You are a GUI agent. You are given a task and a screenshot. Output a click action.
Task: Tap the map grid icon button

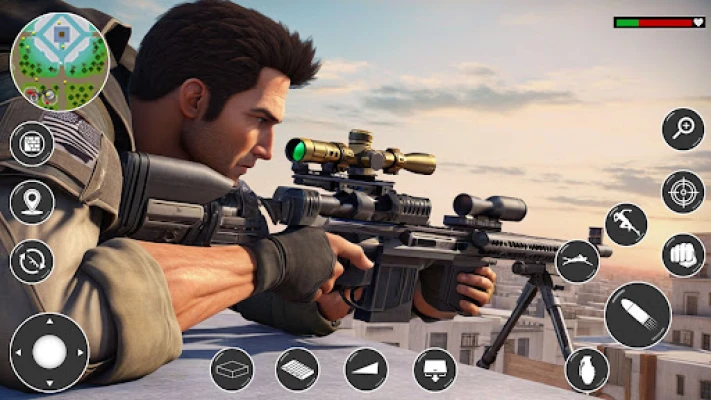(32, 143)
